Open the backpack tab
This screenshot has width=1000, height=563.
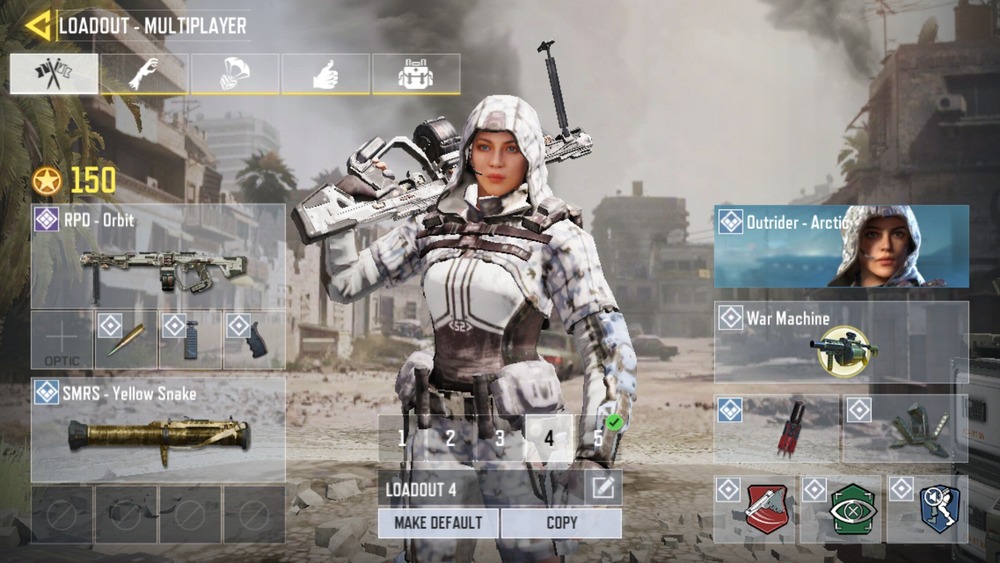[x=416, y=74]
